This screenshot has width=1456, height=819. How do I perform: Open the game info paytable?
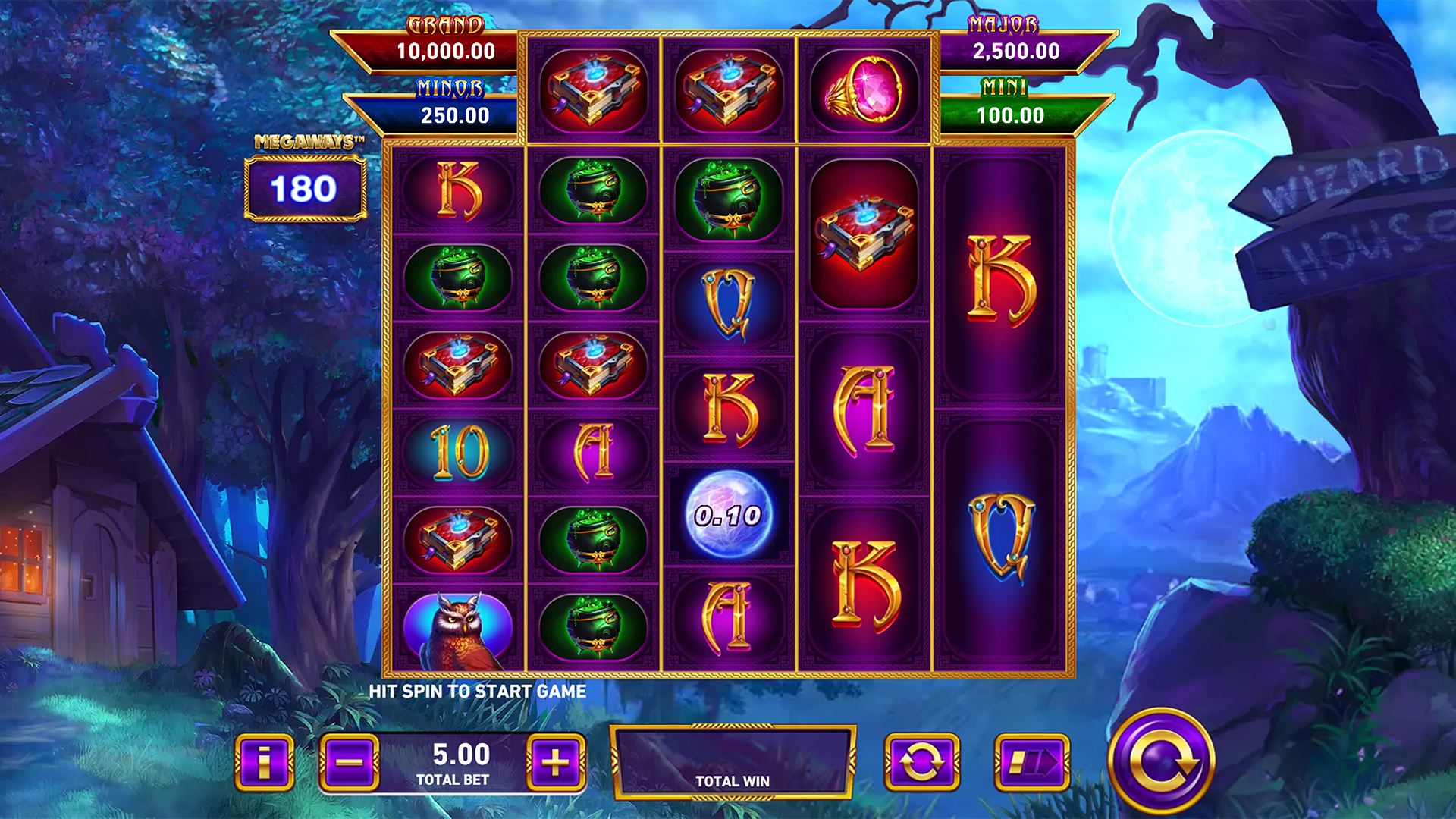[264, 762]
